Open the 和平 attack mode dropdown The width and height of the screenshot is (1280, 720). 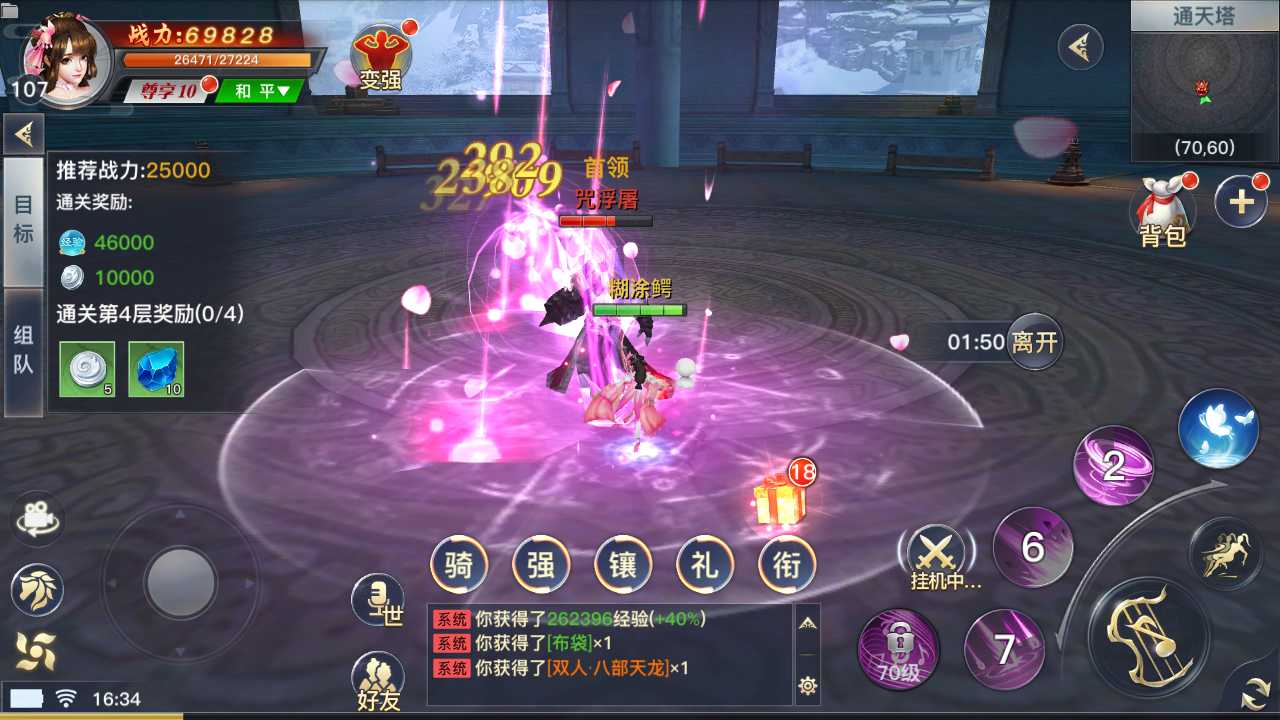[x=256, y=91]
